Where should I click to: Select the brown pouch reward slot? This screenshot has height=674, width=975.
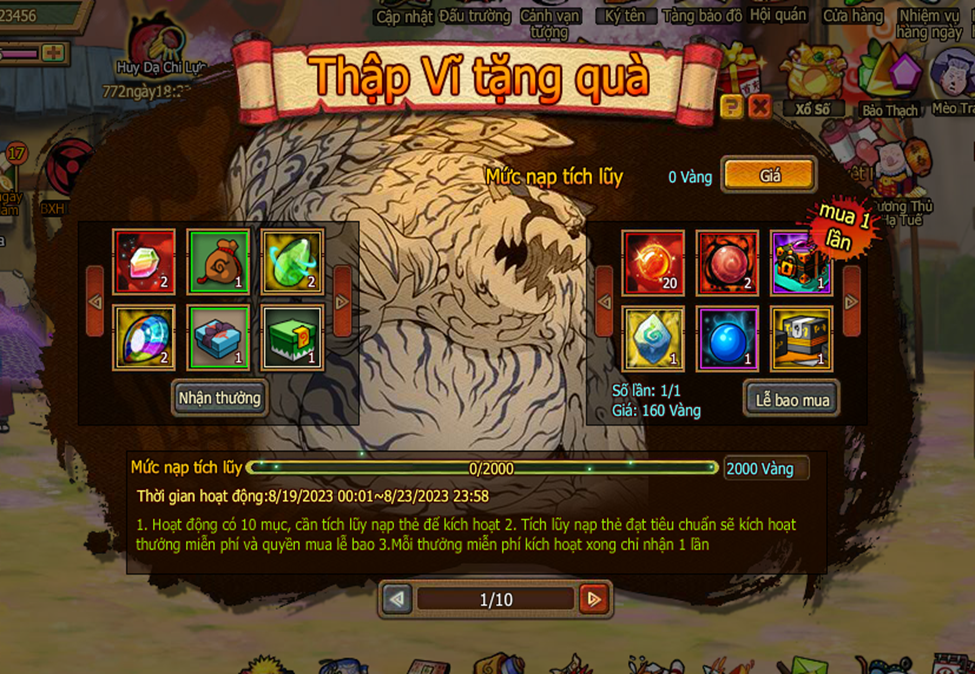pos(219,262)
